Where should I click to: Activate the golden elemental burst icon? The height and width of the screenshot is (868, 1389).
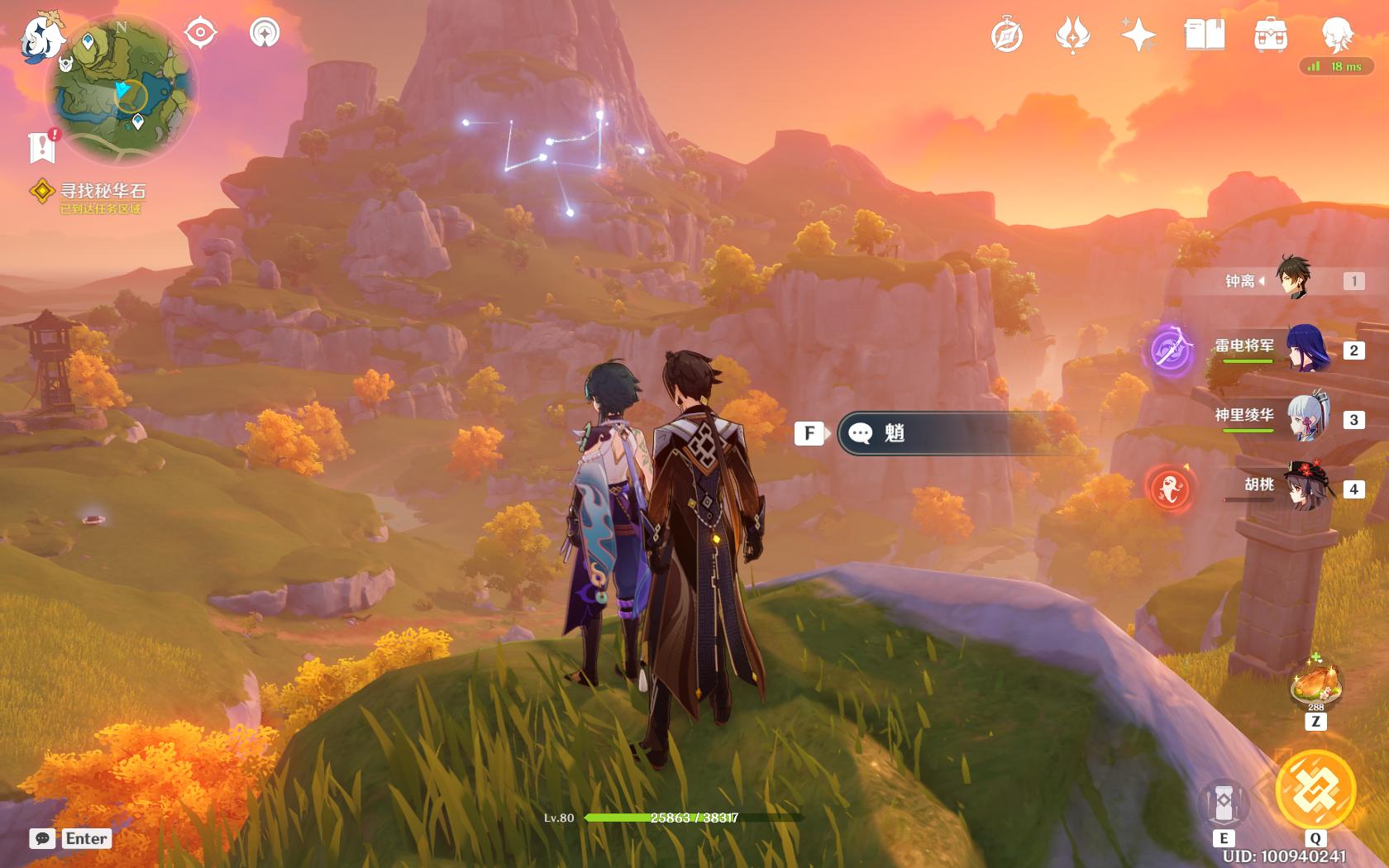[x=1315, y=789]
